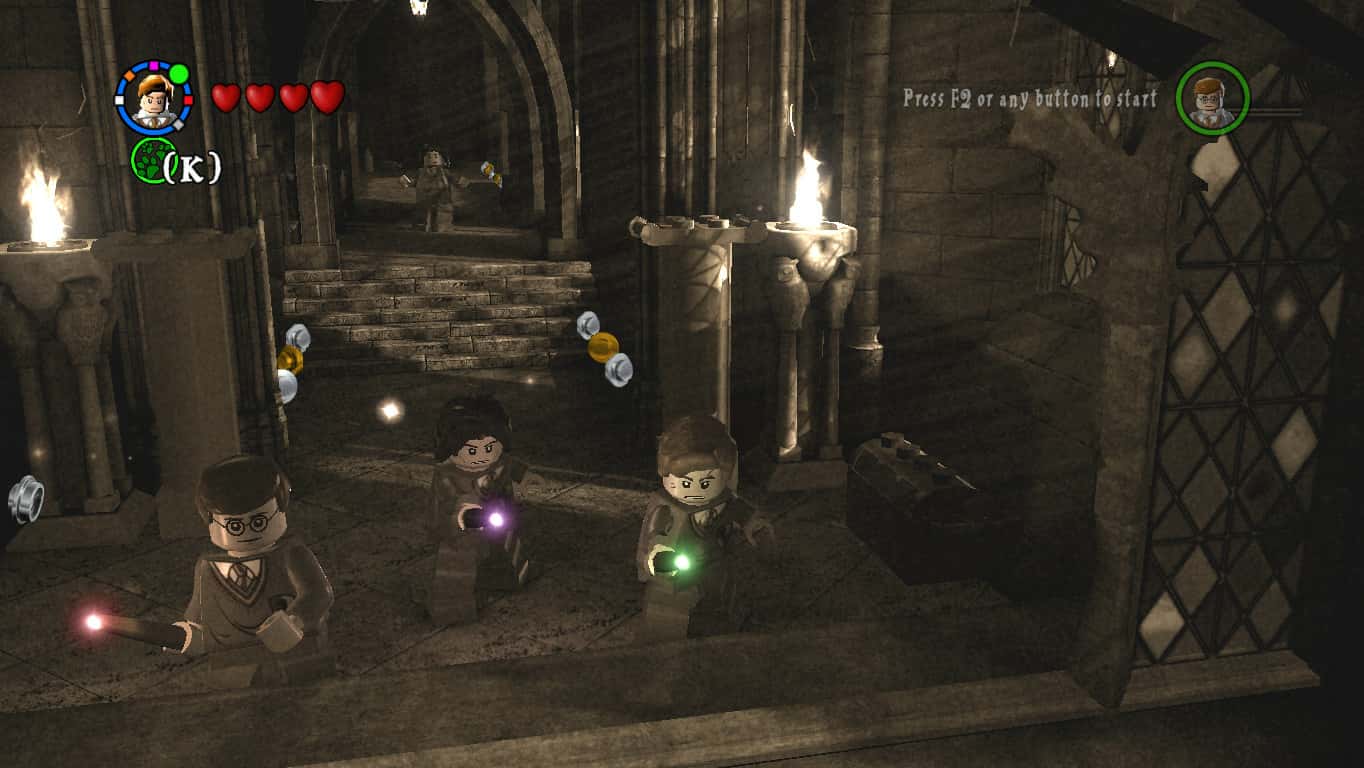Click the distant character on the staircase

click(x=435, y=180)
